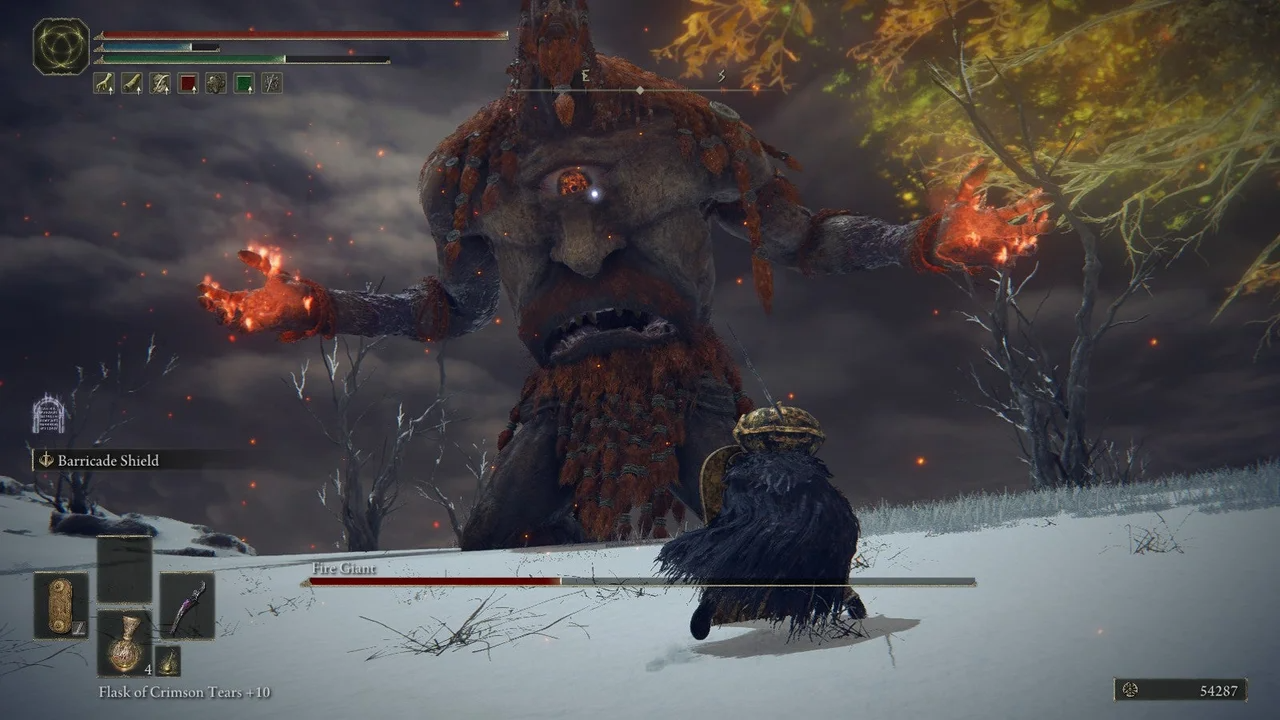Viewport: 1280px width, 720px height.
Task: Click the Fire Giant name text
Action: click(344, 568)
